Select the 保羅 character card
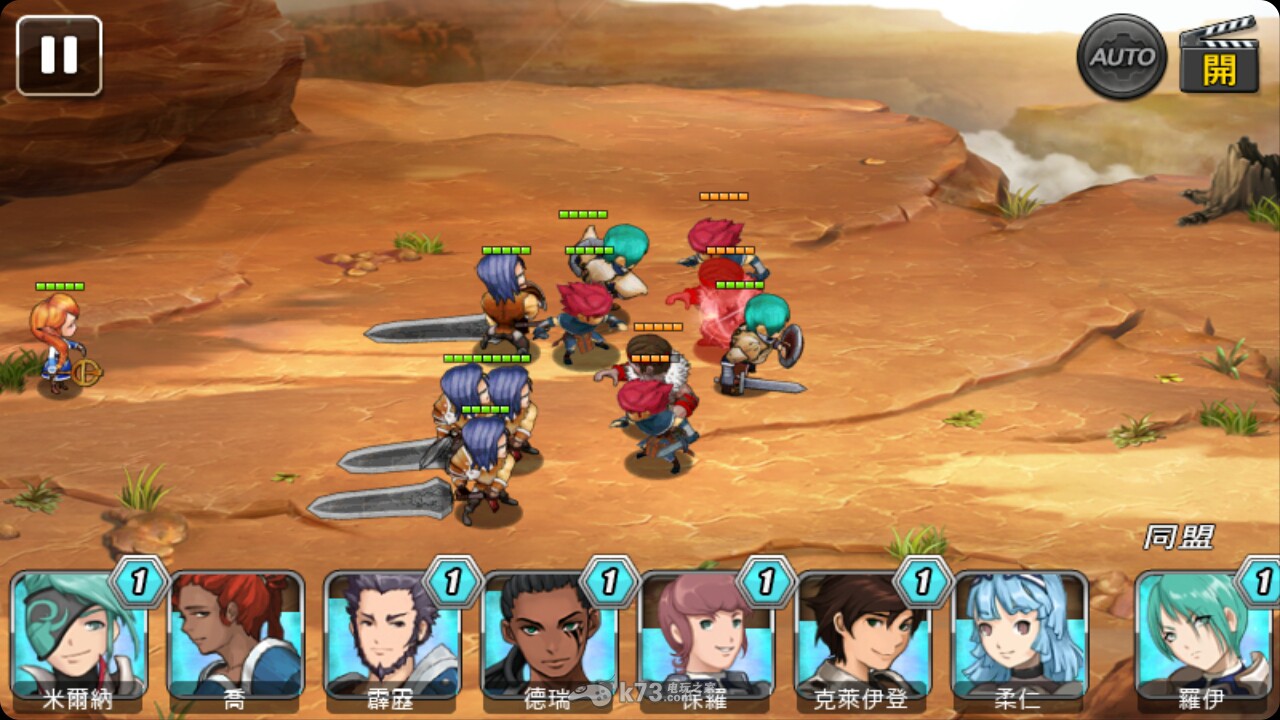Image resolution: width=1280 pixels, height=720 pixels. point(706,635)
